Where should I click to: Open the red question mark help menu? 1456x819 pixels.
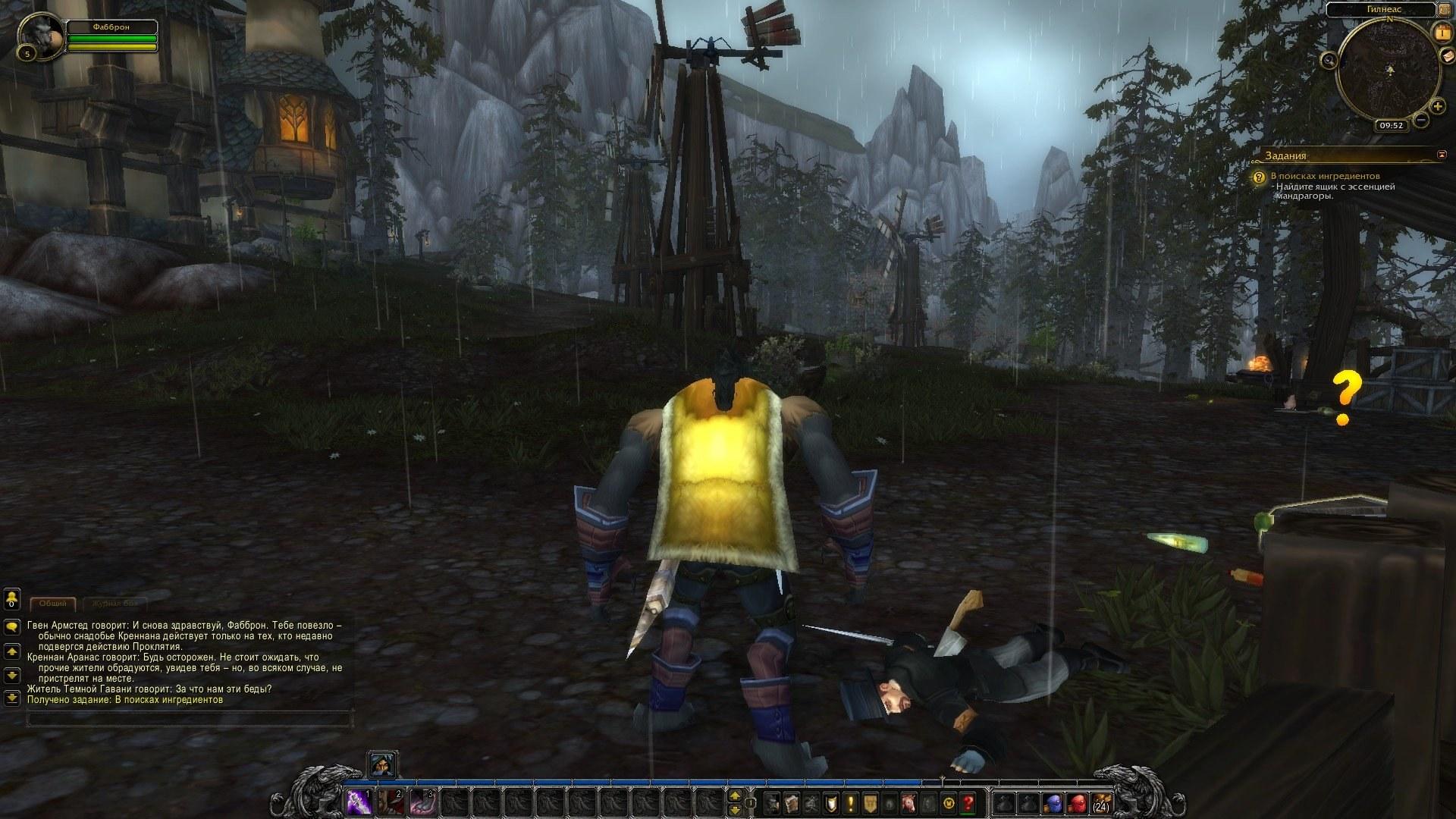(968, 802)
